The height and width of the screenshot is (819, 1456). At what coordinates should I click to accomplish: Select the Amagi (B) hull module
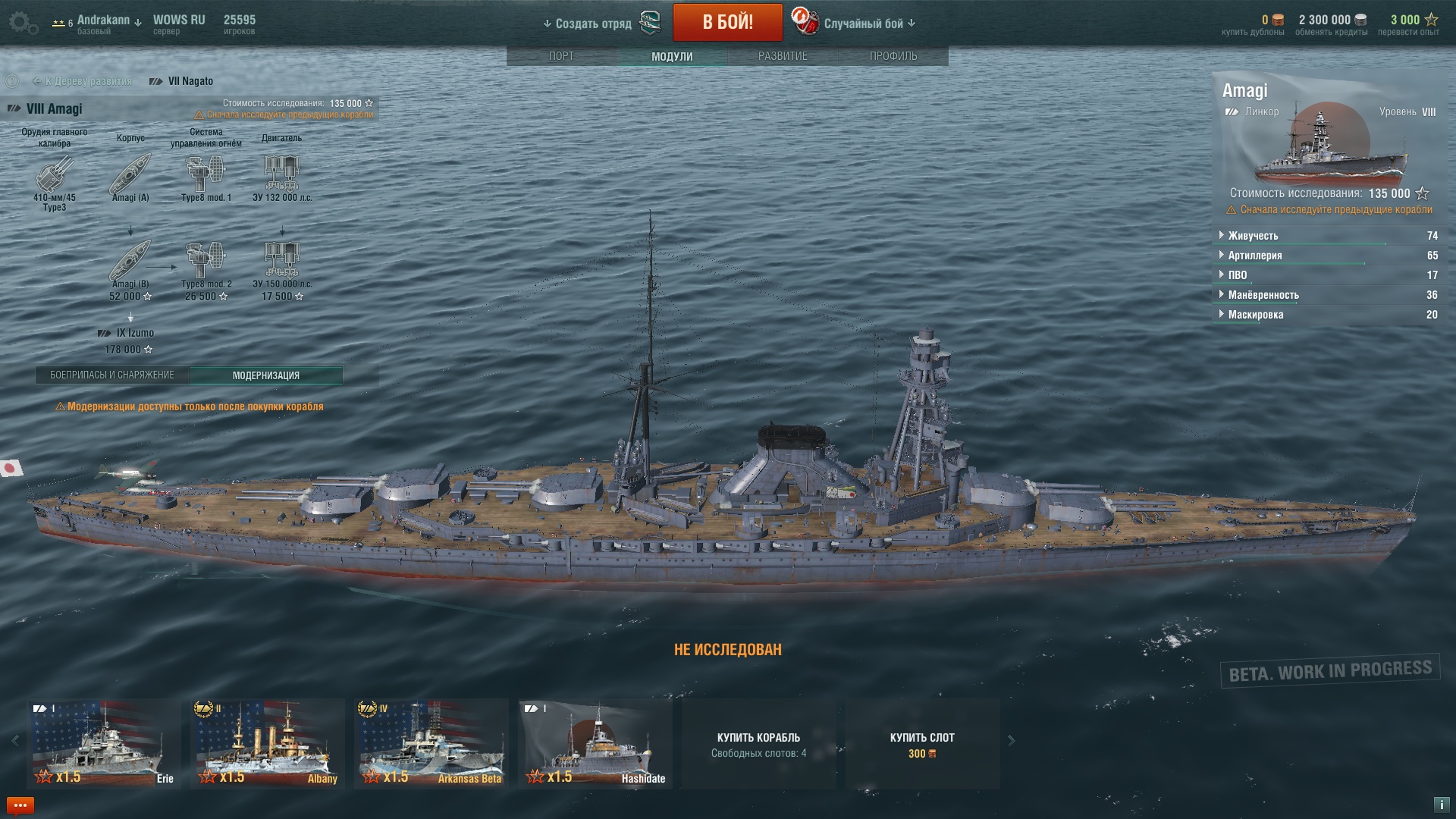[x=130, y=261]
